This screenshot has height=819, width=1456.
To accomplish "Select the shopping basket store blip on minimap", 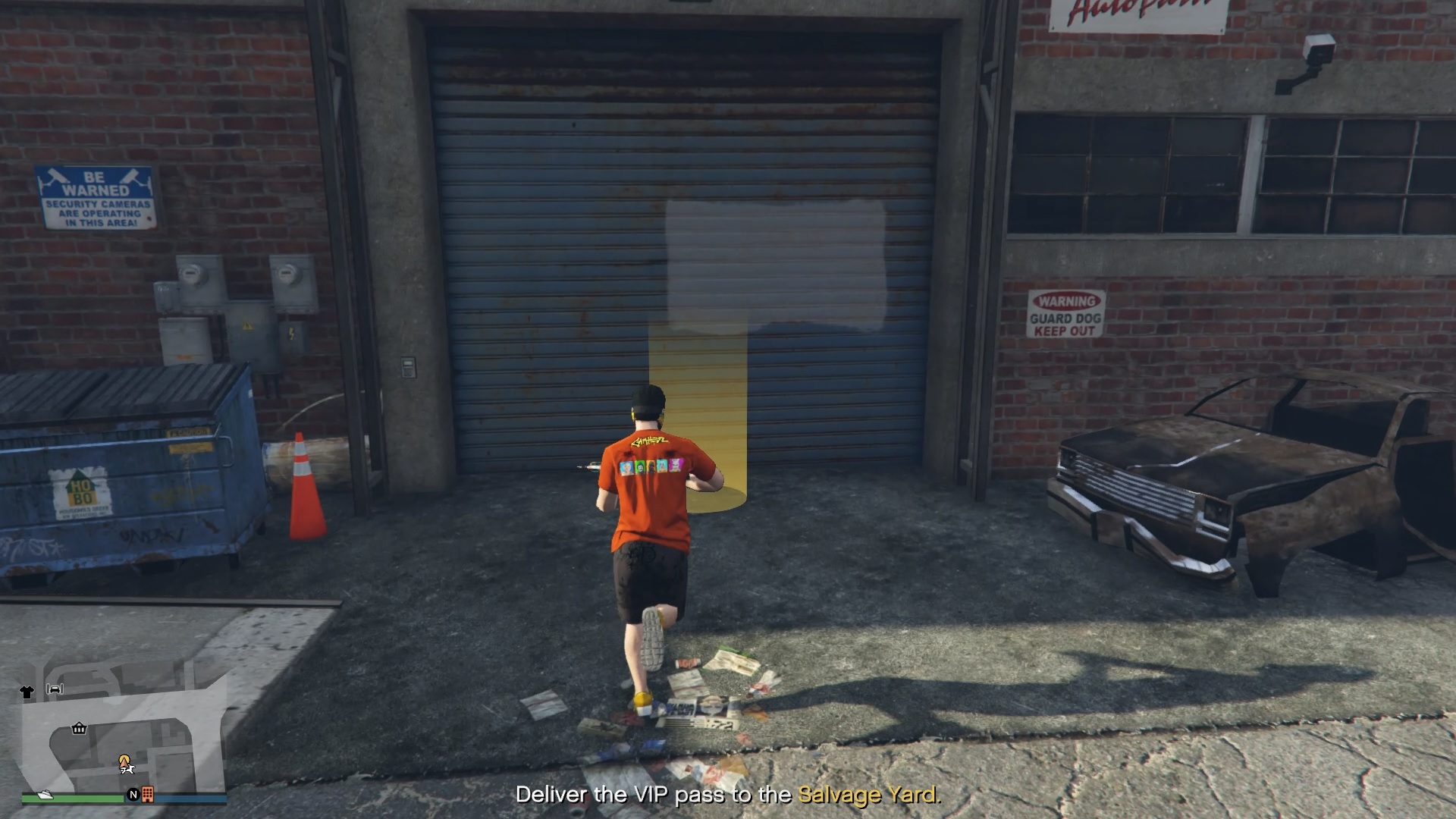I will click(x=79, y=729).
